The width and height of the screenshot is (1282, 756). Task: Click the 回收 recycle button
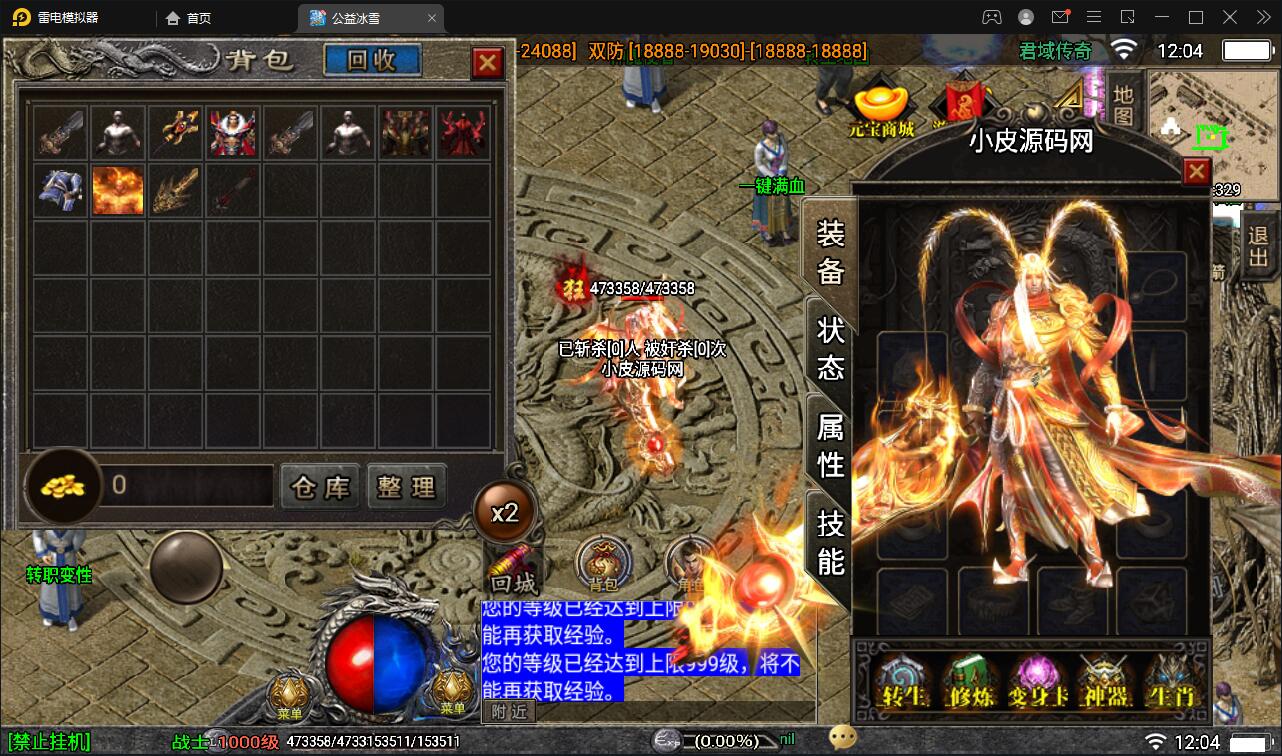372,60
